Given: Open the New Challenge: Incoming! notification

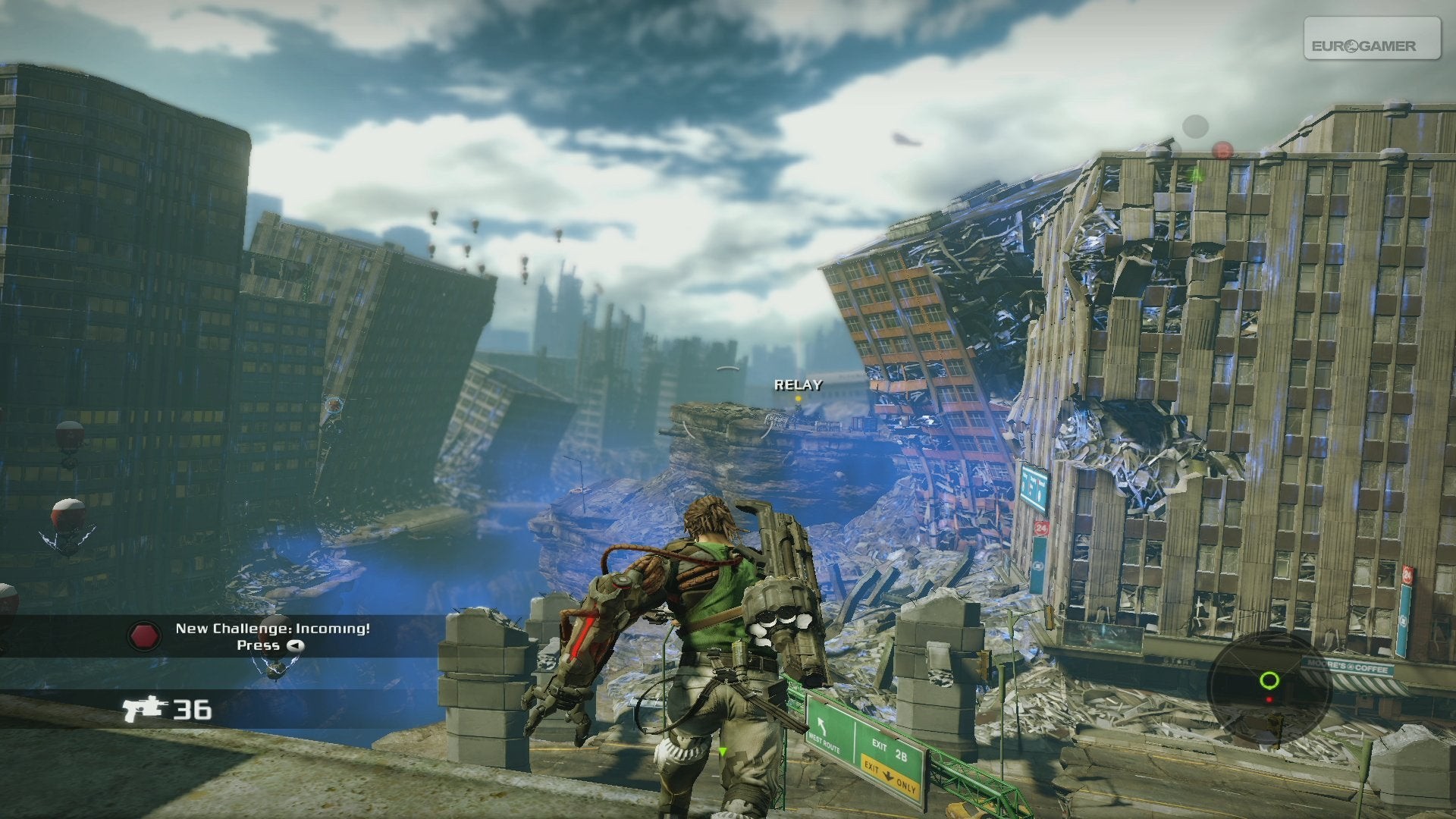Looking at the screenshot, I should 272,629.
